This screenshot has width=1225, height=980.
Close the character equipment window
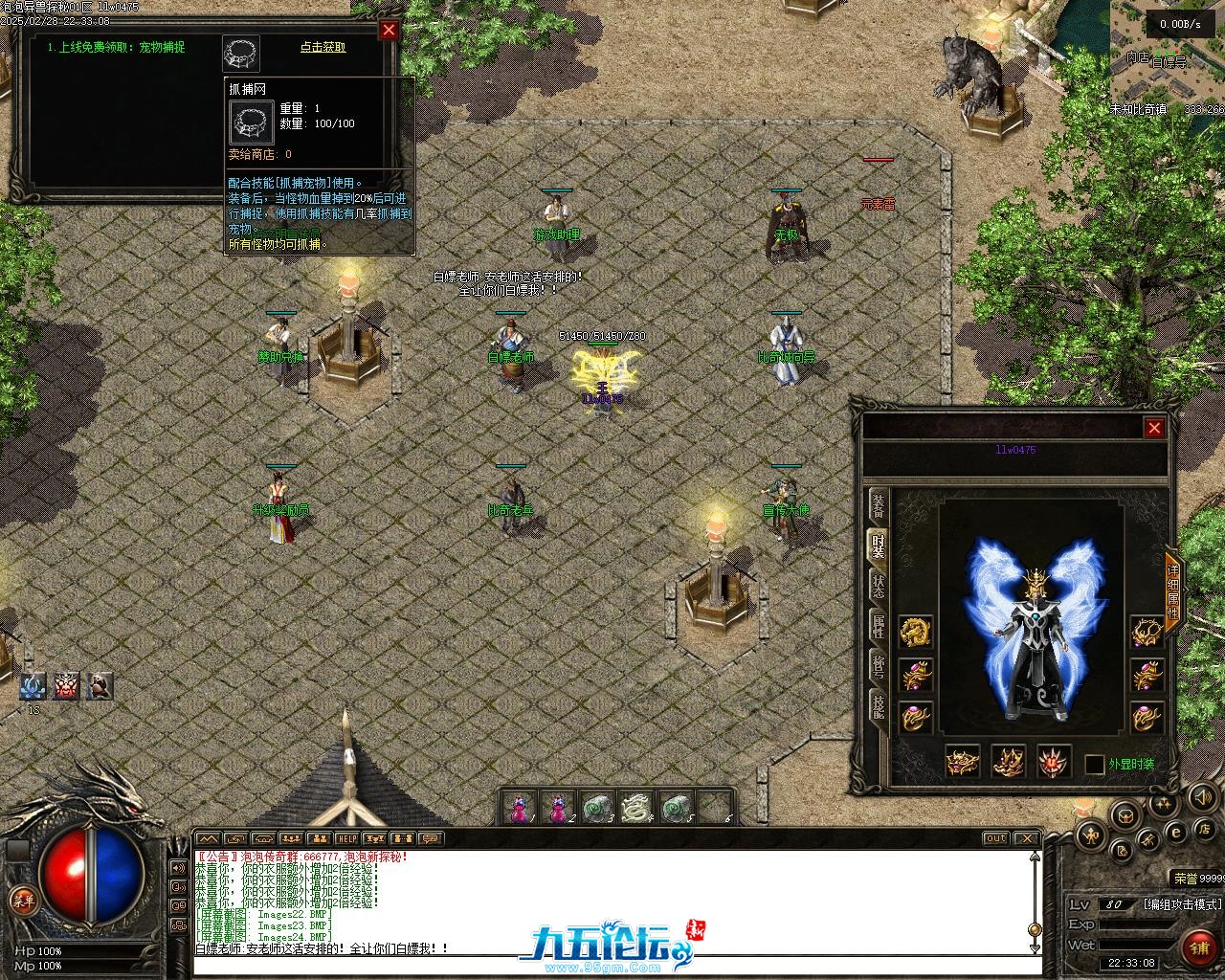pos(1154,428)
